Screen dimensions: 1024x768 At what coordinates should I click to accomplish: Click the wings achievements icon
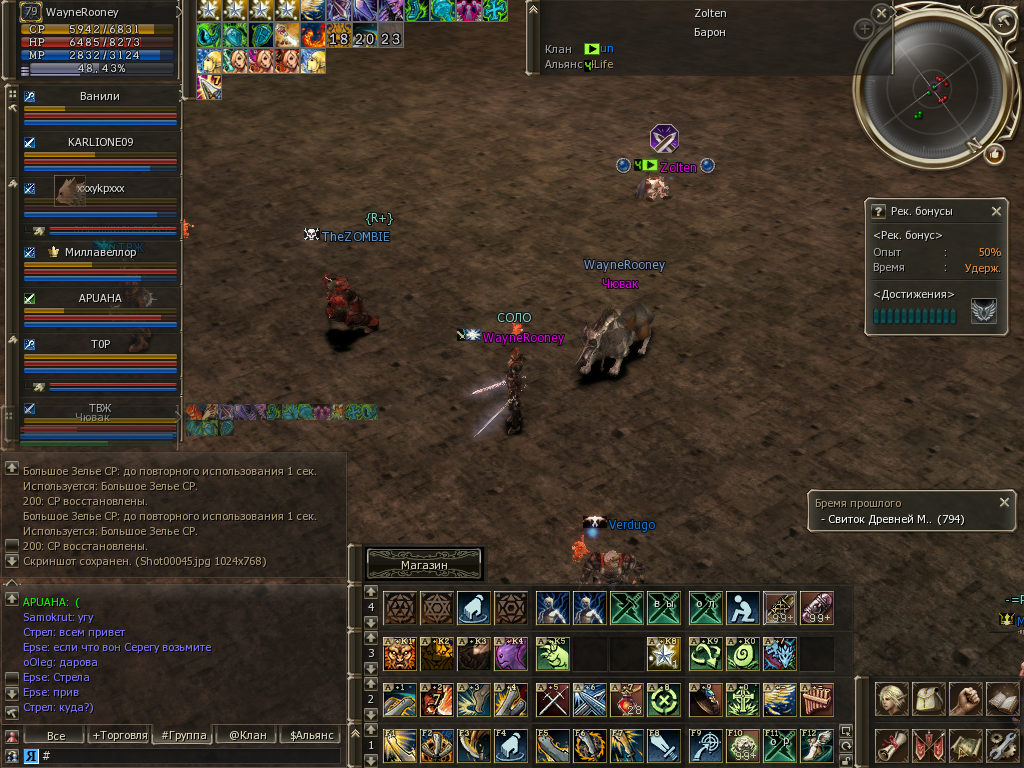click(x=983, y=313)
